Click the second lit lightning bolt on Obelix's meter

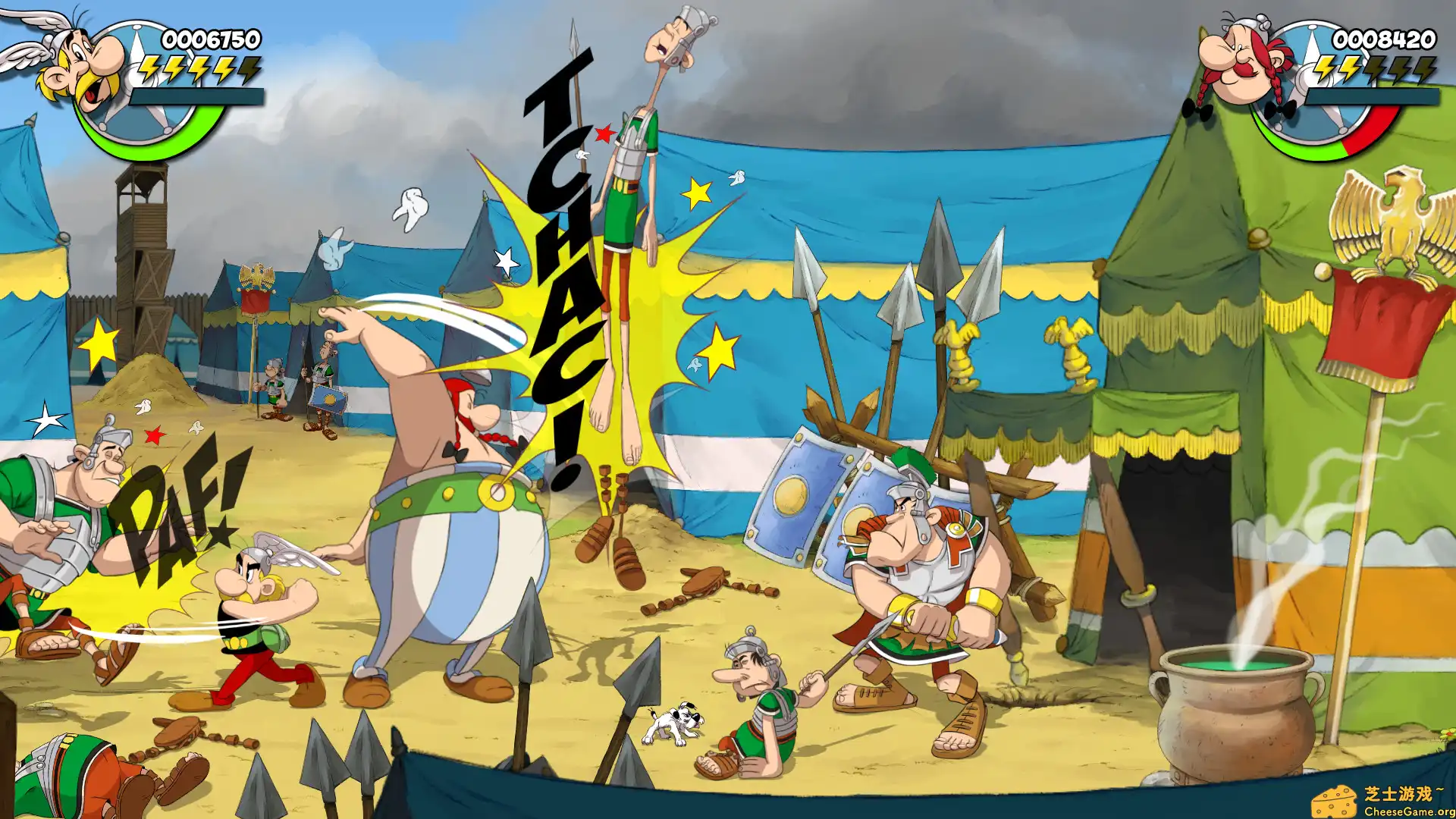tap(1348, 71)
